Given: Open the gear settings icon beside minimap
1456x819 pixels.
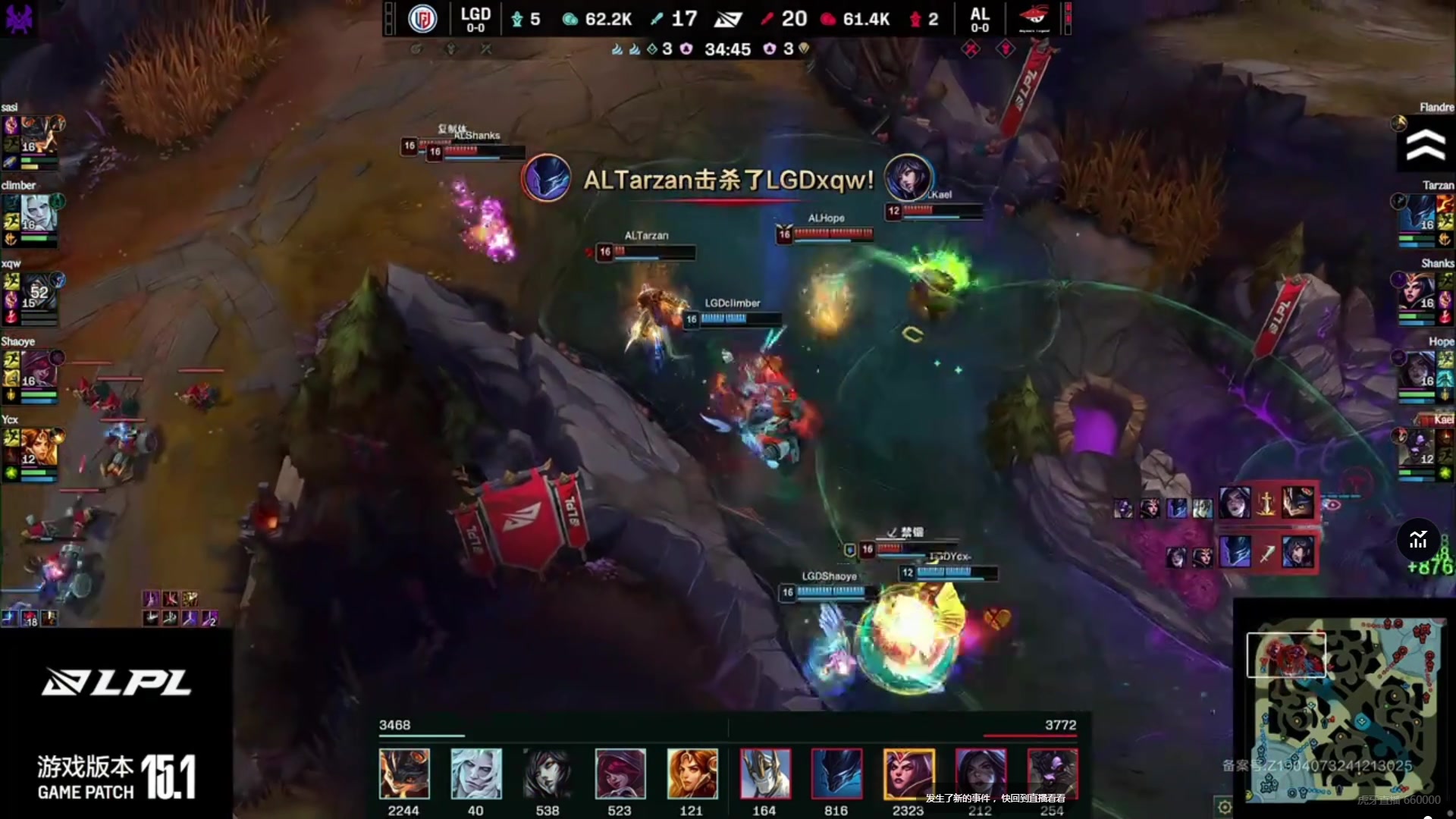Looking at the screenshot, I should [1224, 806].
